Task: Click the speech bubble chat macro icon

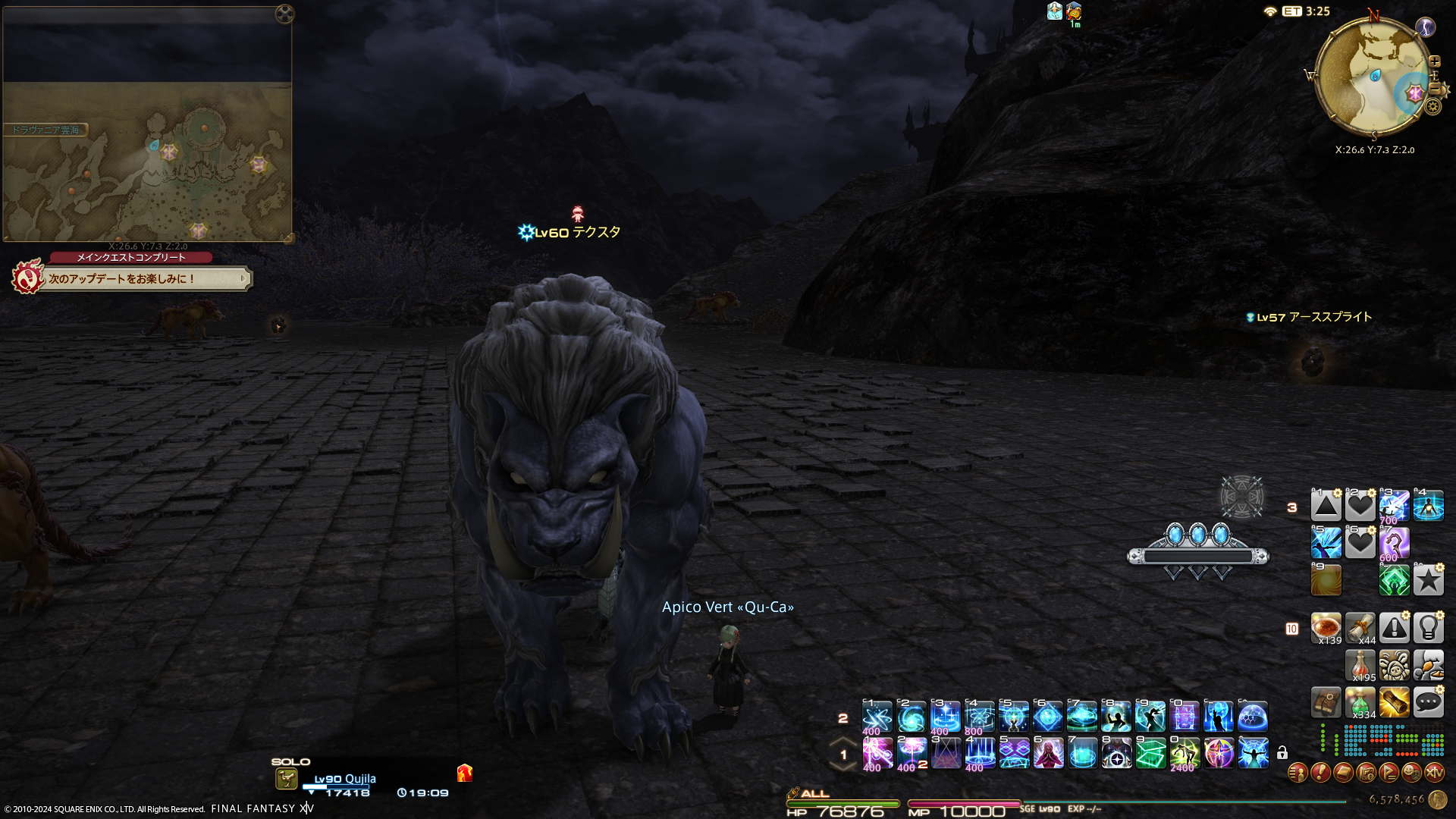Action: click(x=1428, y=702)
